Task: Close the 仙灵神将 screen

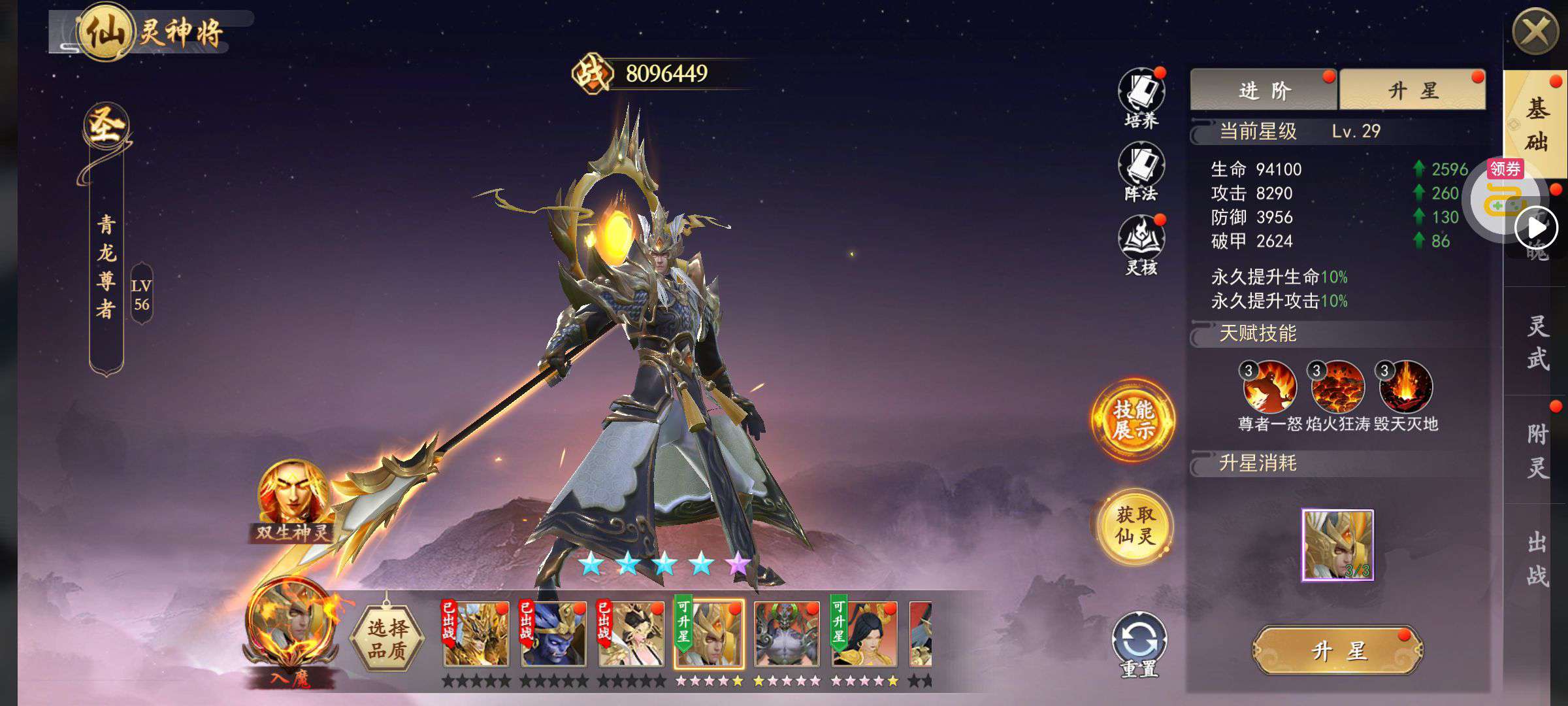Action: coord(1534,32)
